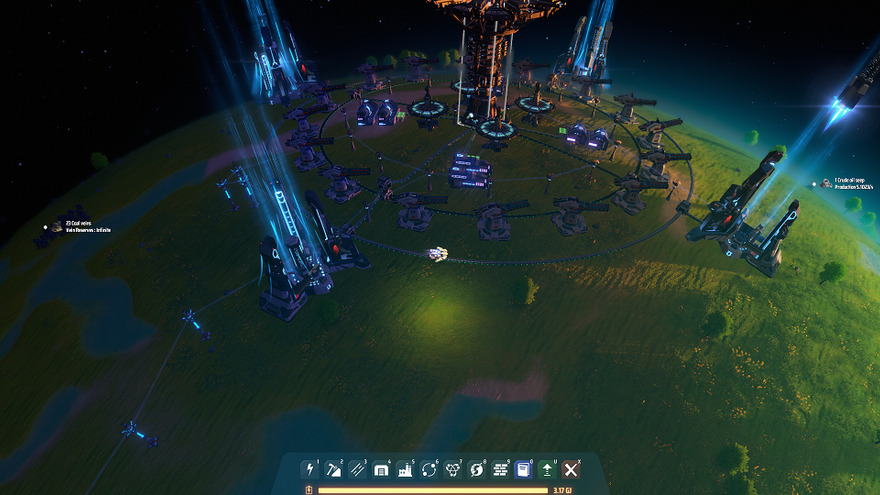
Task: Choose the hexagon cluster build category
Action: click(452, 469)
